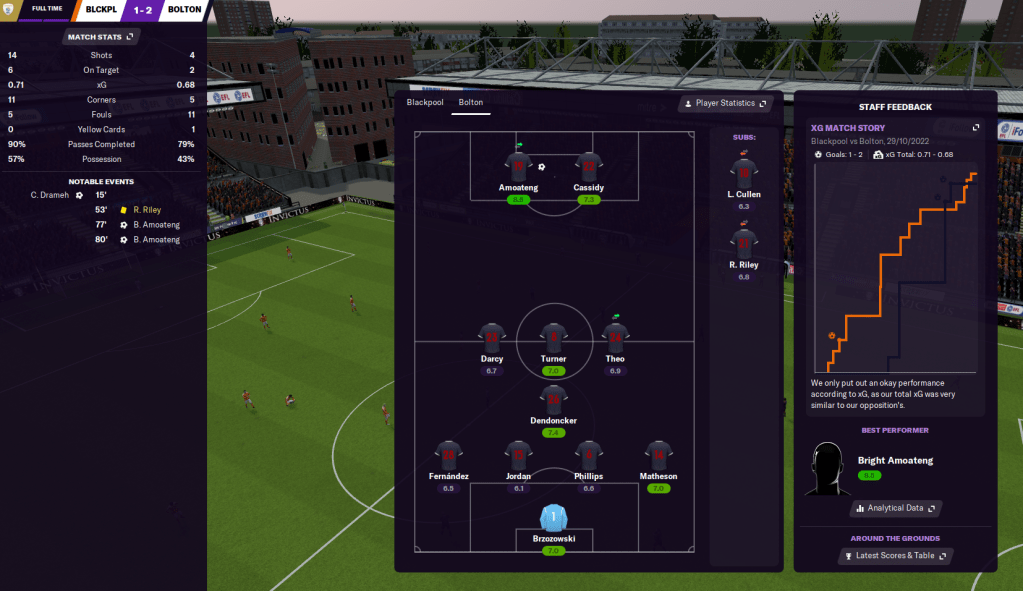The image size is (1023, 591).
Task: Choose right back Matheson
Action: pyautogui.click(x=658, y=455)
